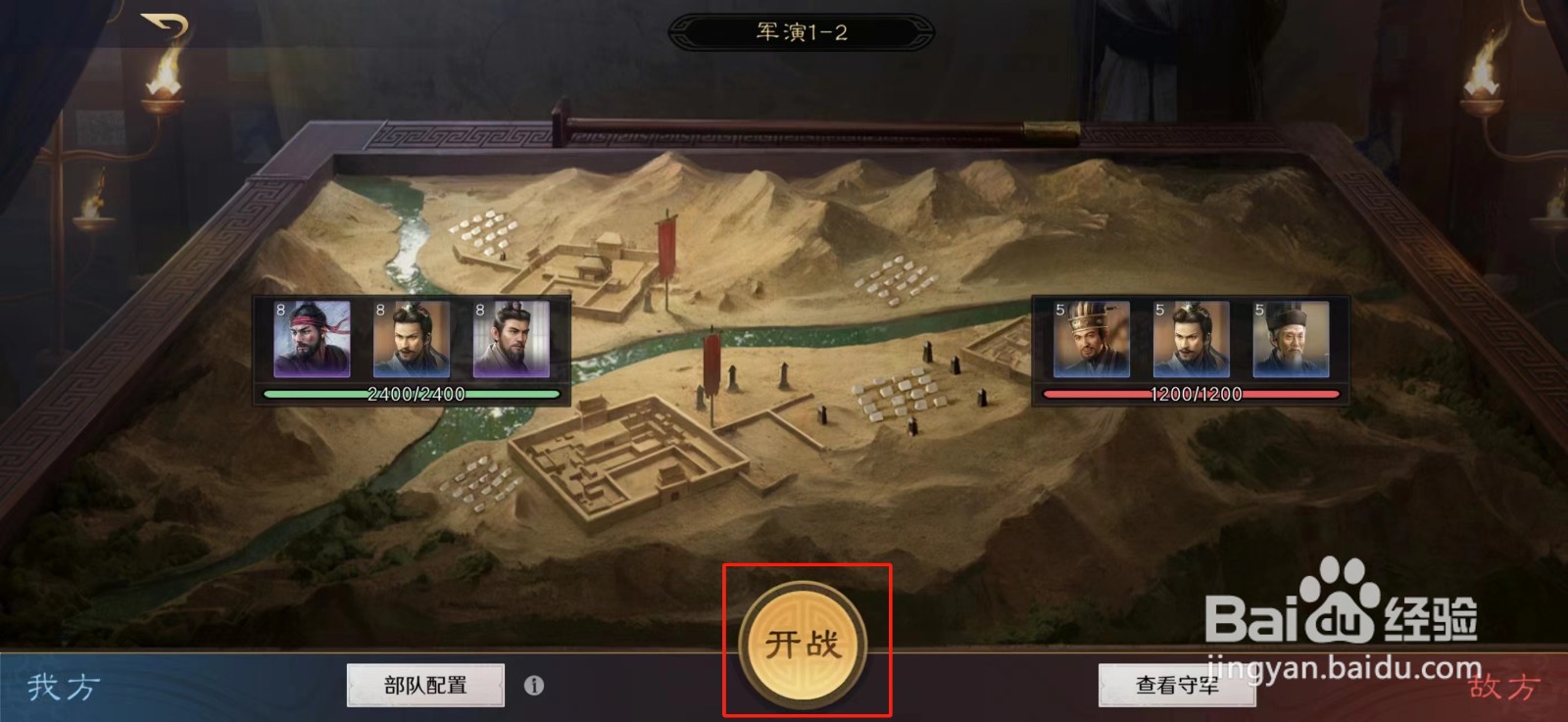Tap the first enemy general portrait with level 5
The height and width of the screenshot is (722, 1568).
click(1092, 340)
